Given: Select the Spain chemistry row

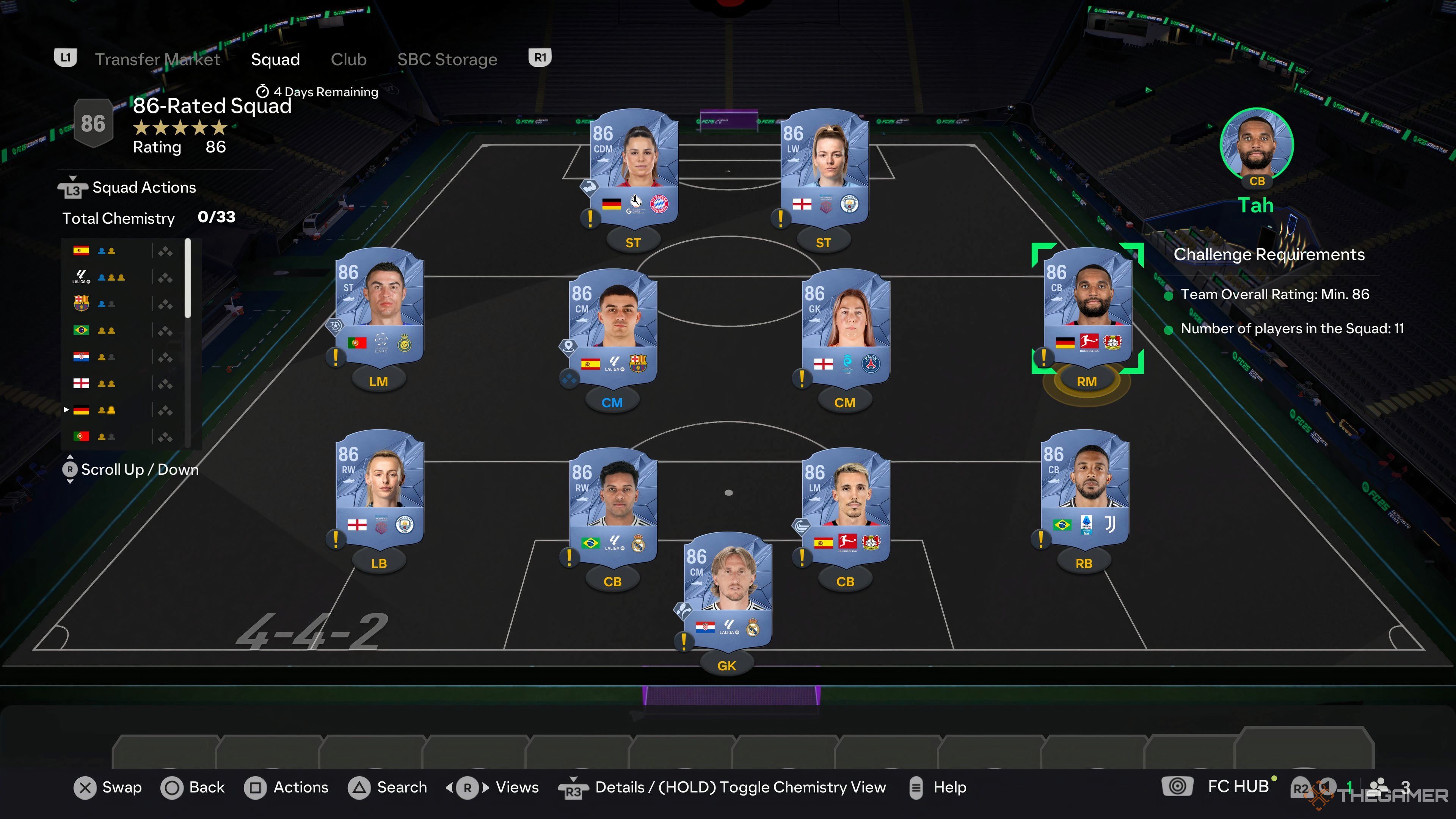Looking at the screenshot, I should 121,251.
